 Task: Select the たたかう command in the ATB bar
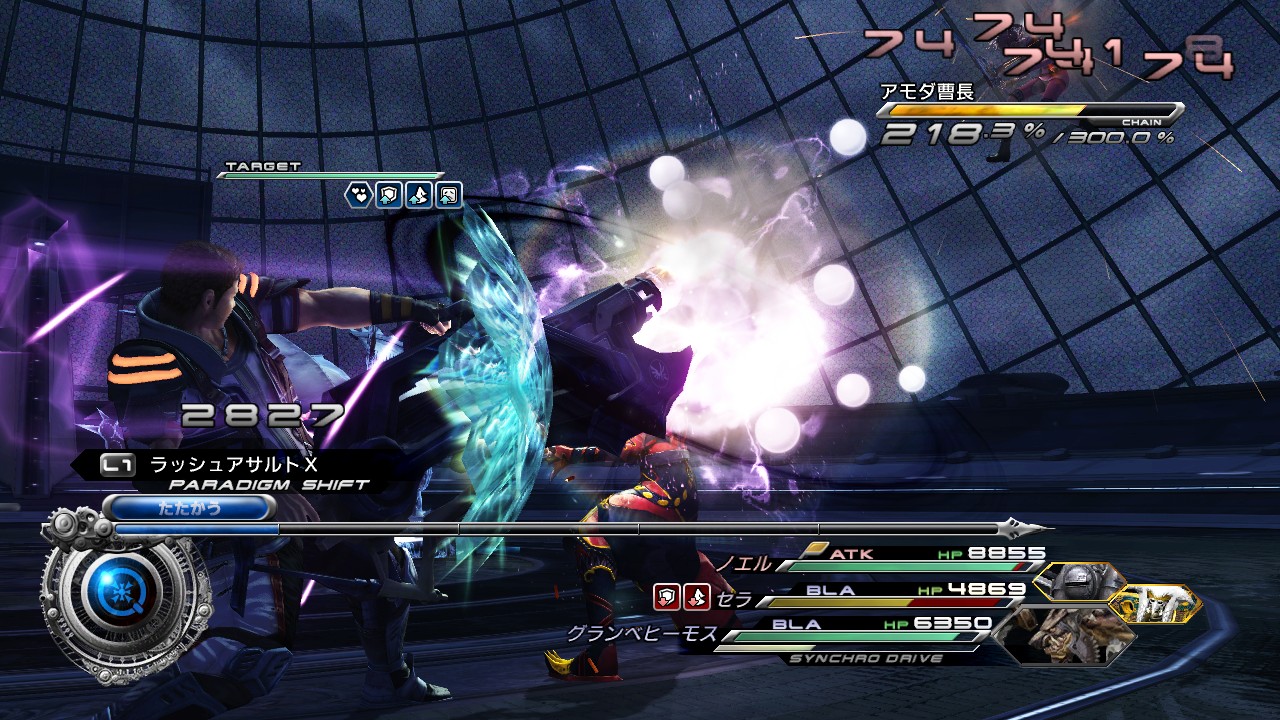pos(189,507)
